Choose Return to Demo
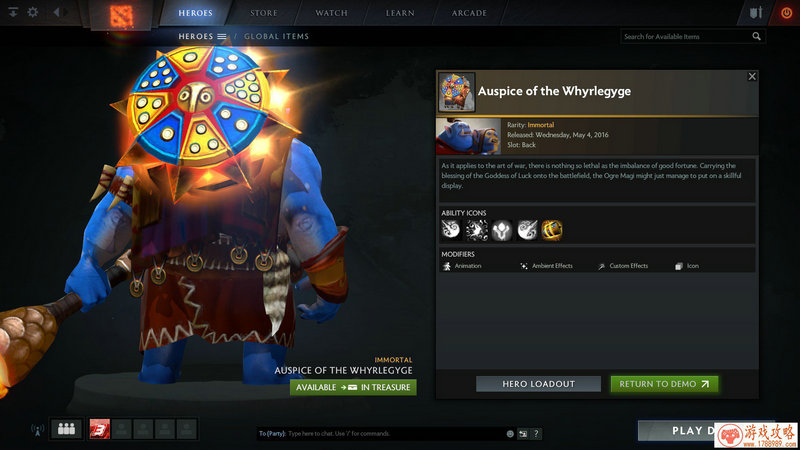800x450 pixels. (x=664, y=384)
